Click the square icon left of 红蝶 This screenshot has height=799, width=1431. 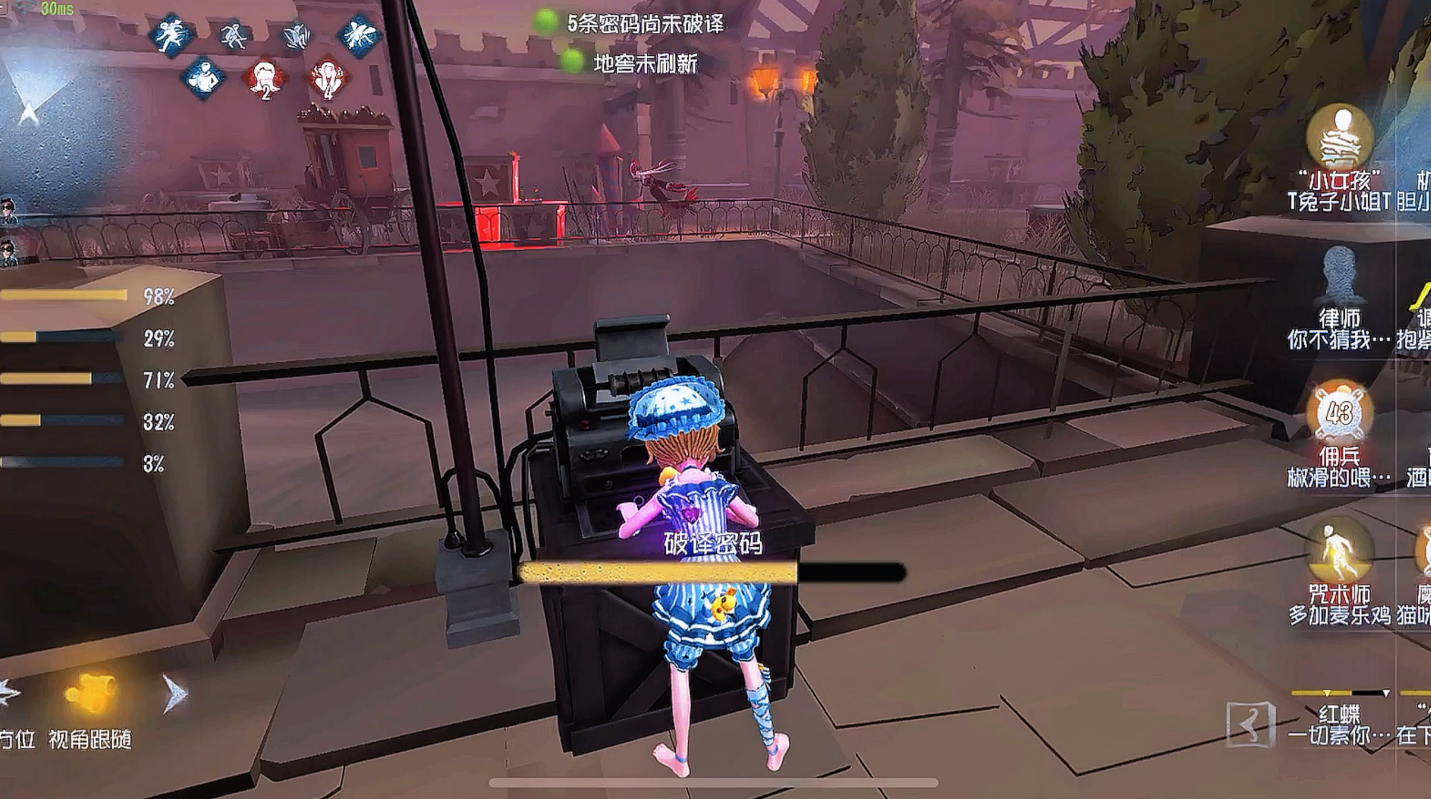tap(1251, 723)
